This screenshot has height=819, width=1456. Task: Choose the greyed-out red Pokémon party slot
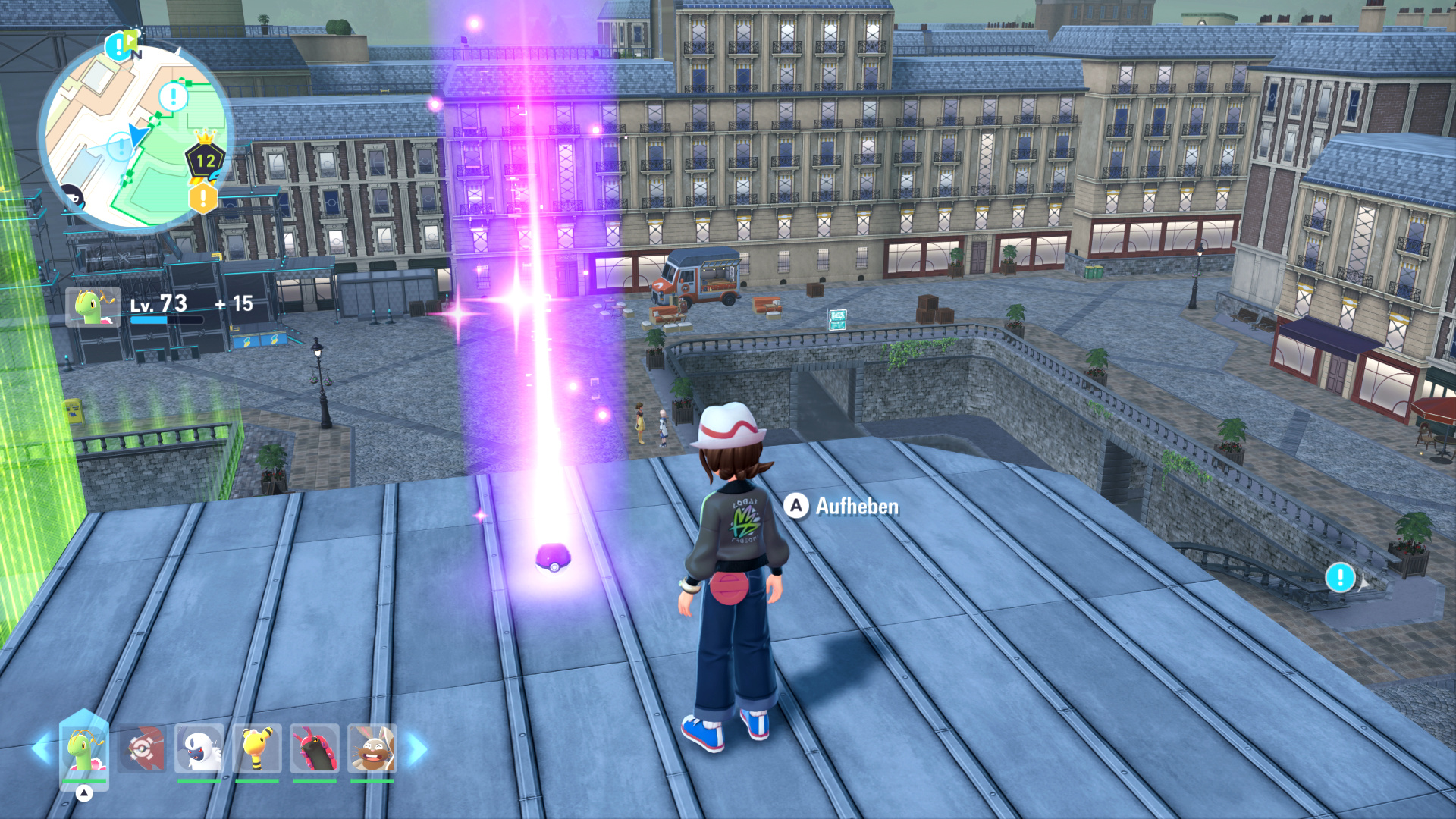tap(142, 749)
